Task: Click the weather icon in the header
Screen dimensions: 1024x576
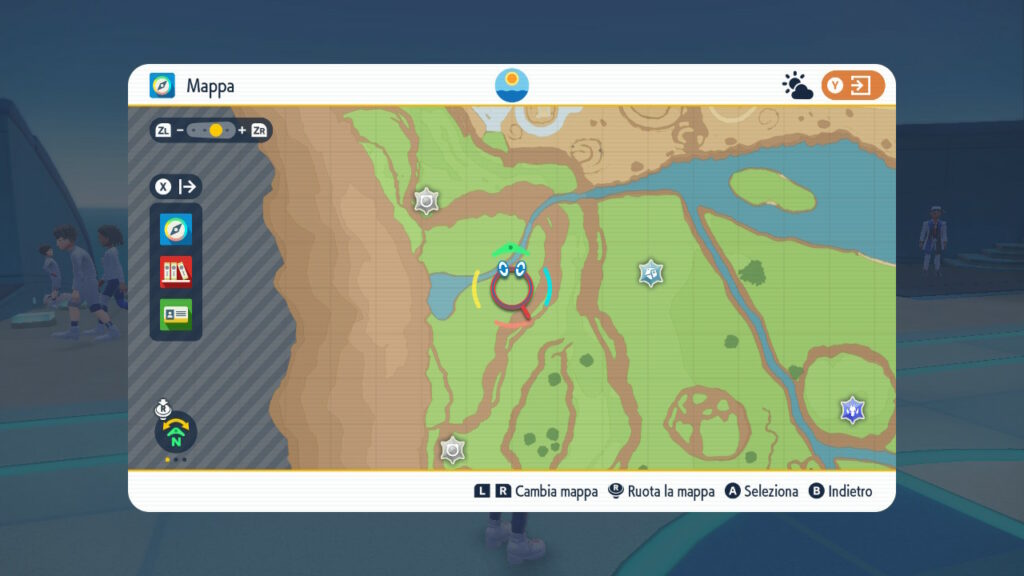Action: (x=797, y=86)
